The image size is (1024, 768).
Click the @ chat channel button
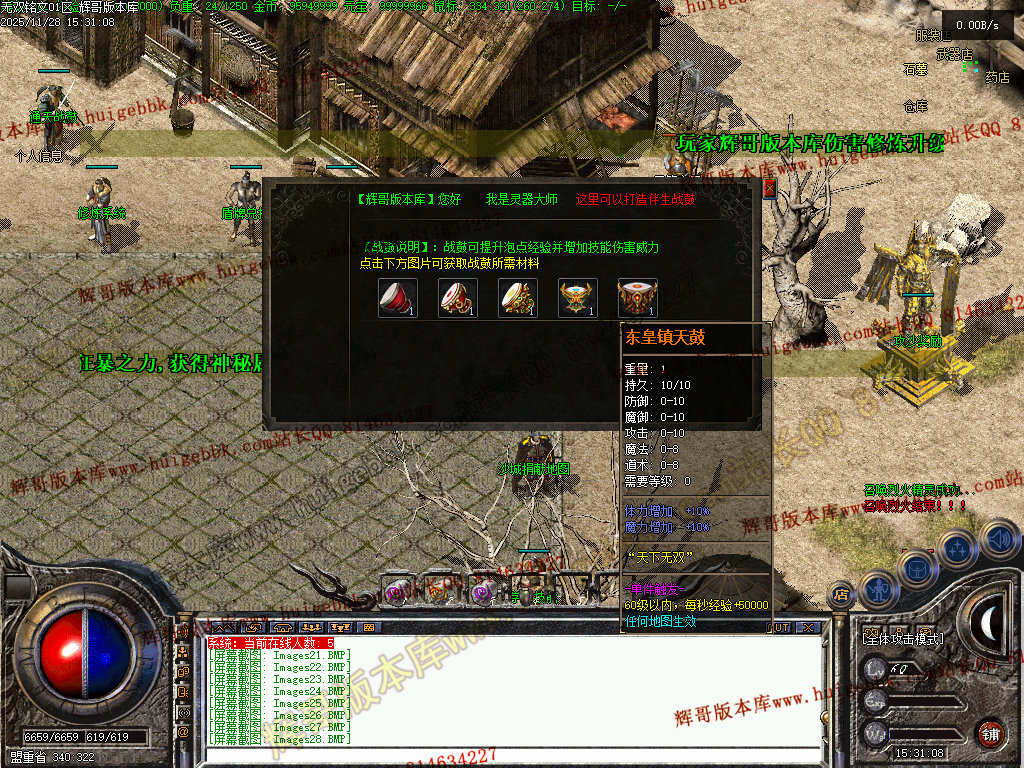pyautogui.click(x=183, y=731)
